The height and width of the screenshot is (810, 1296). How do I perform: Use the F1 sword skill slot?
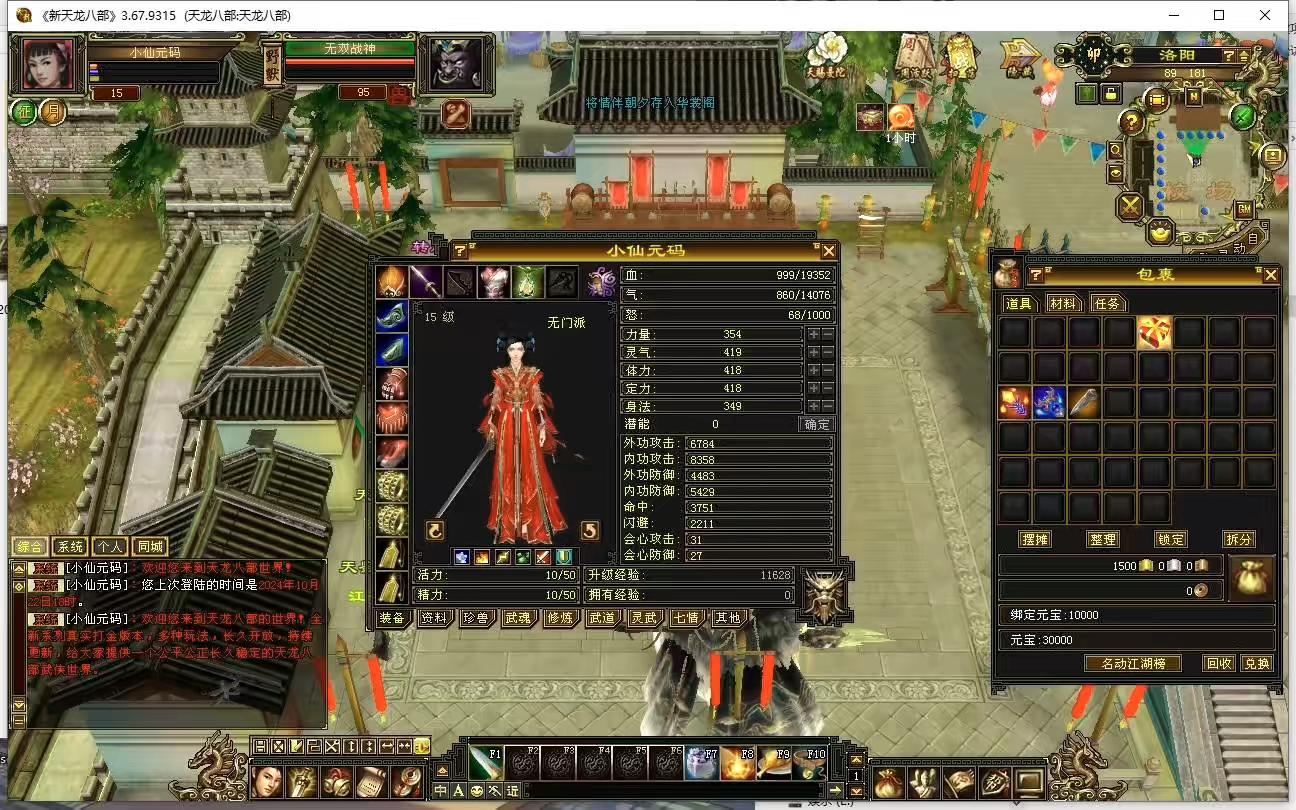click(x=487, y=763)
